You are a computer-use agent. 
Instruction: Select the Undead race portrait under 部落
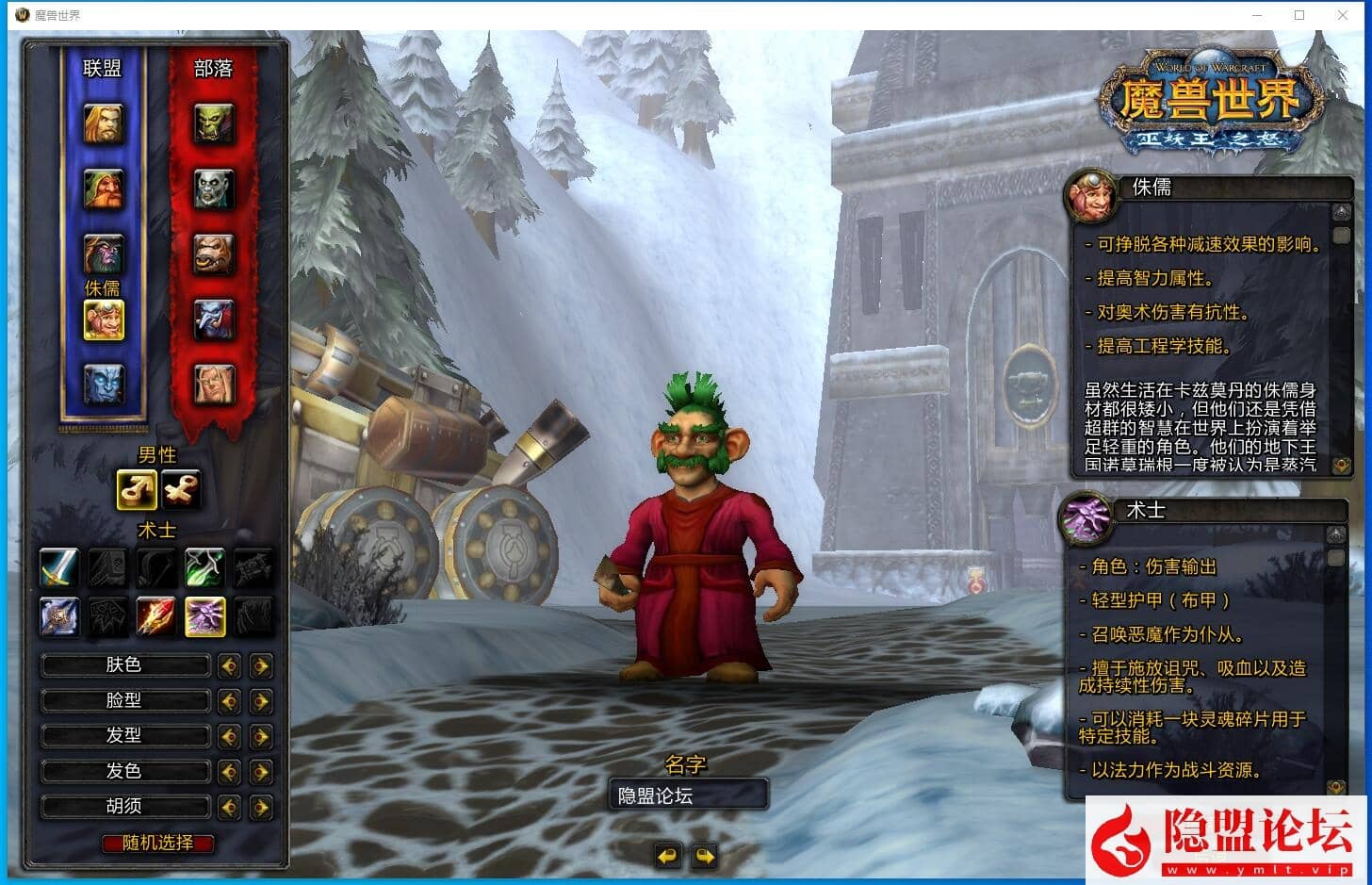coord(212,188)
